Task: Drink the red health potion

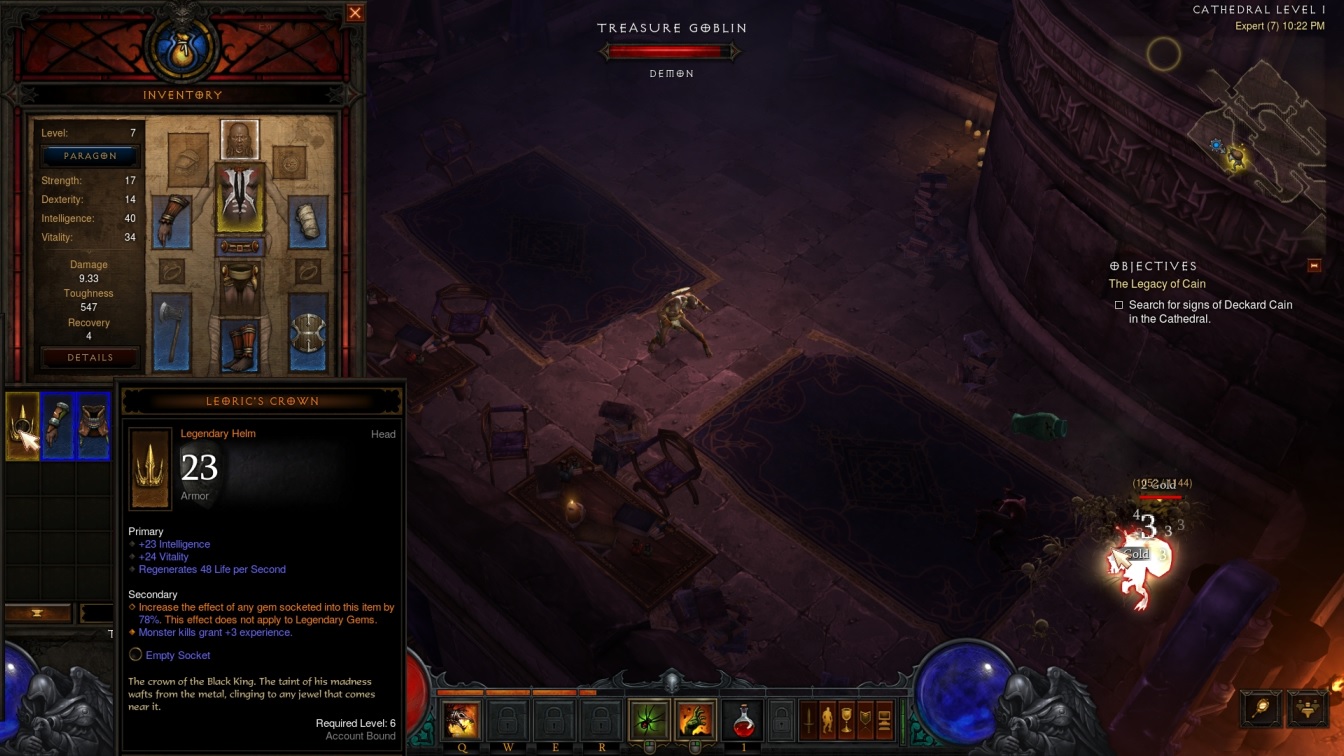Action: [741, 720]
